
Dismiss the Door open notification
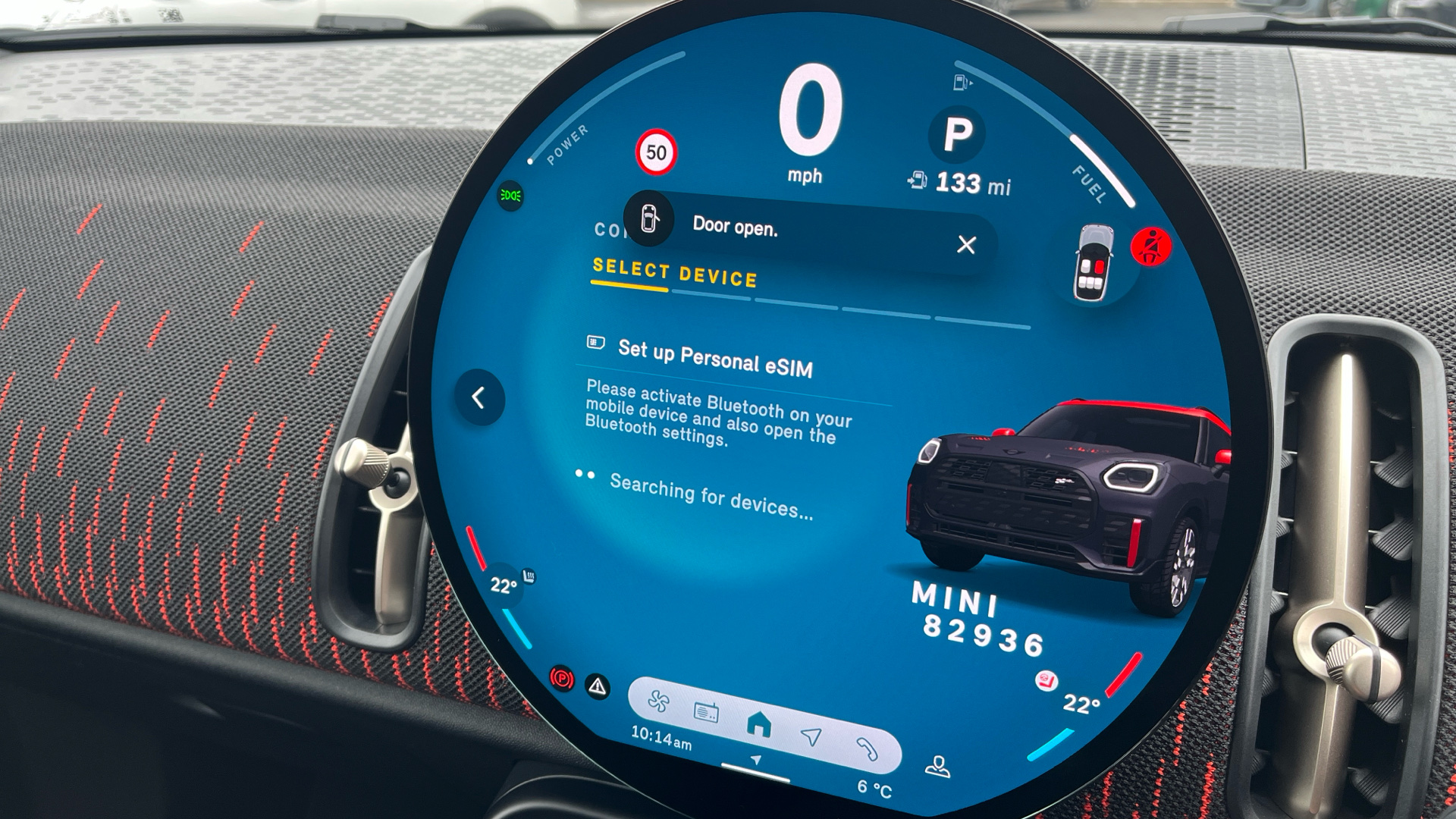(966, 245)
